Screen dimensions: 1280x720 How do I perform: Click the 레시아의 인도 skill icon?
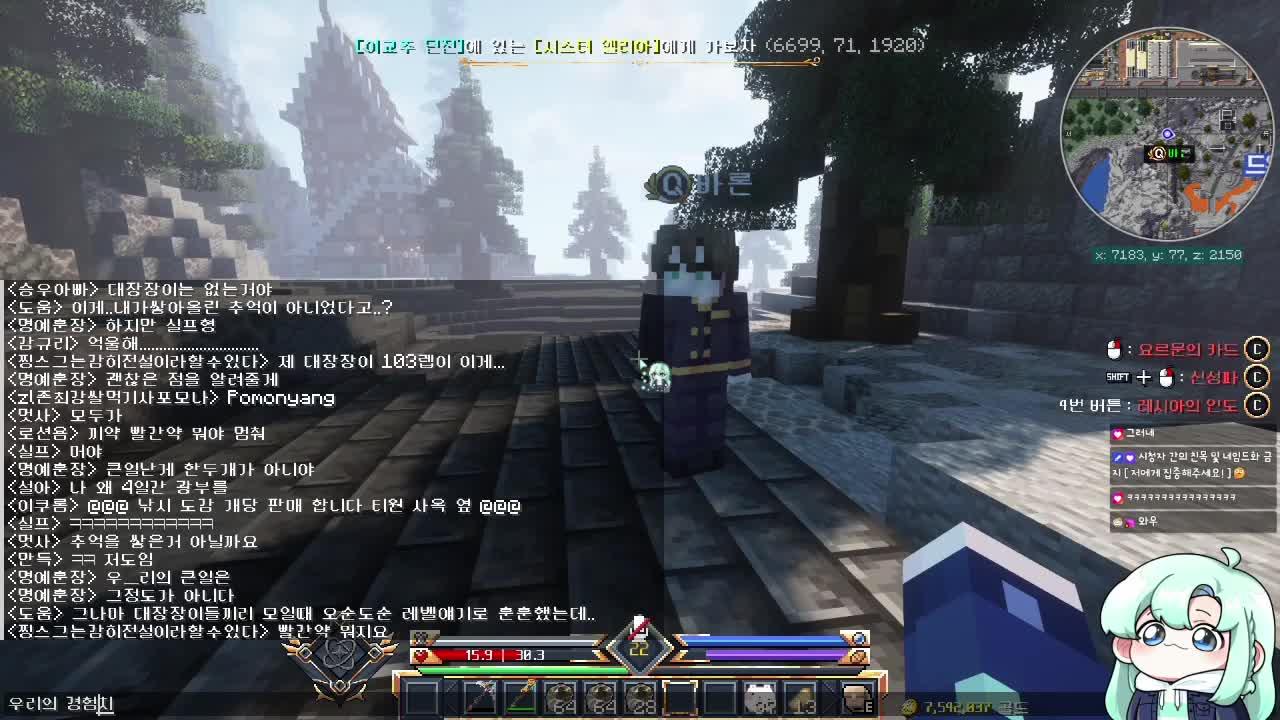pos(1257,403)
